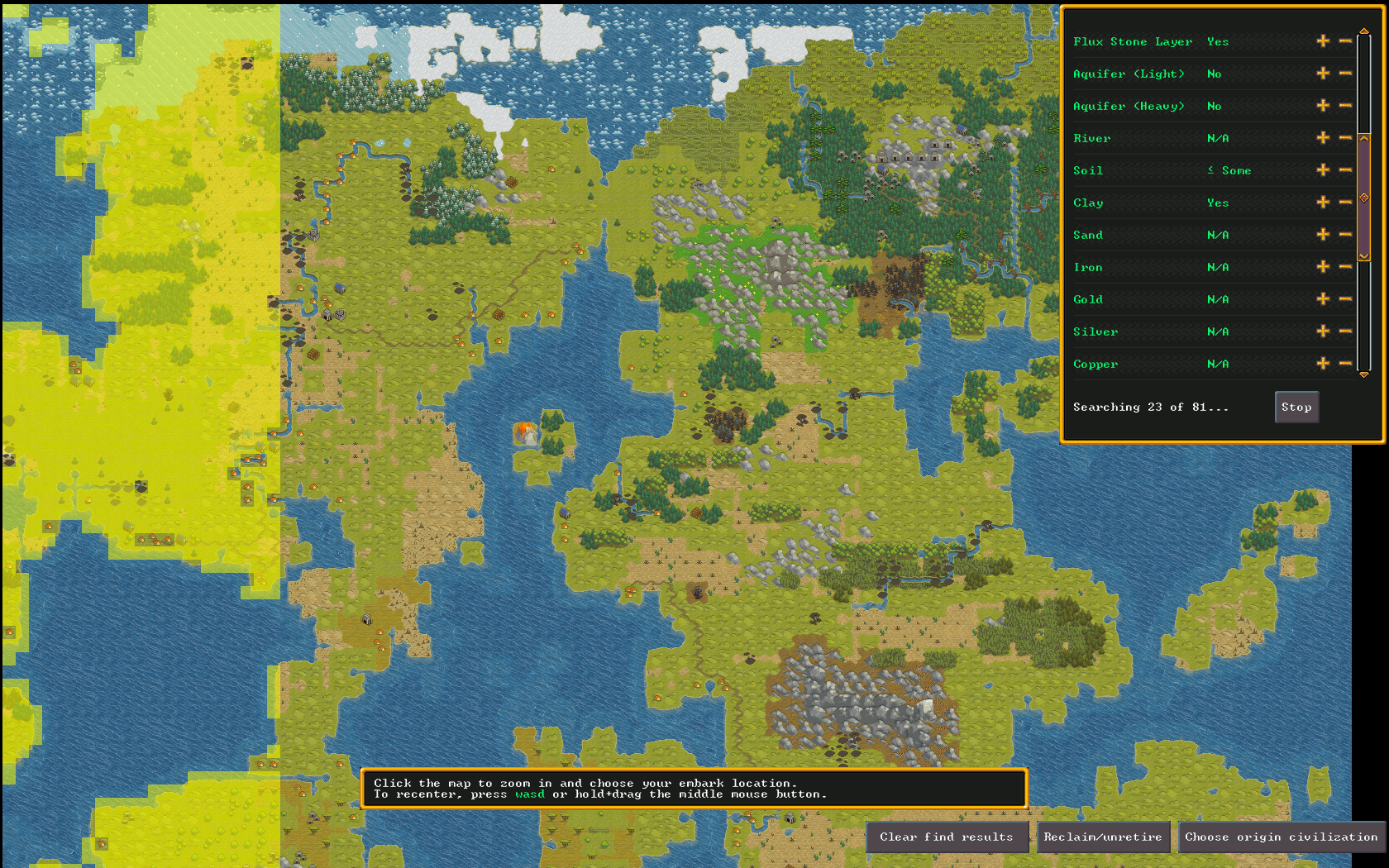Clear the find results
The image size is (1389, 868).
click(946, 837)
